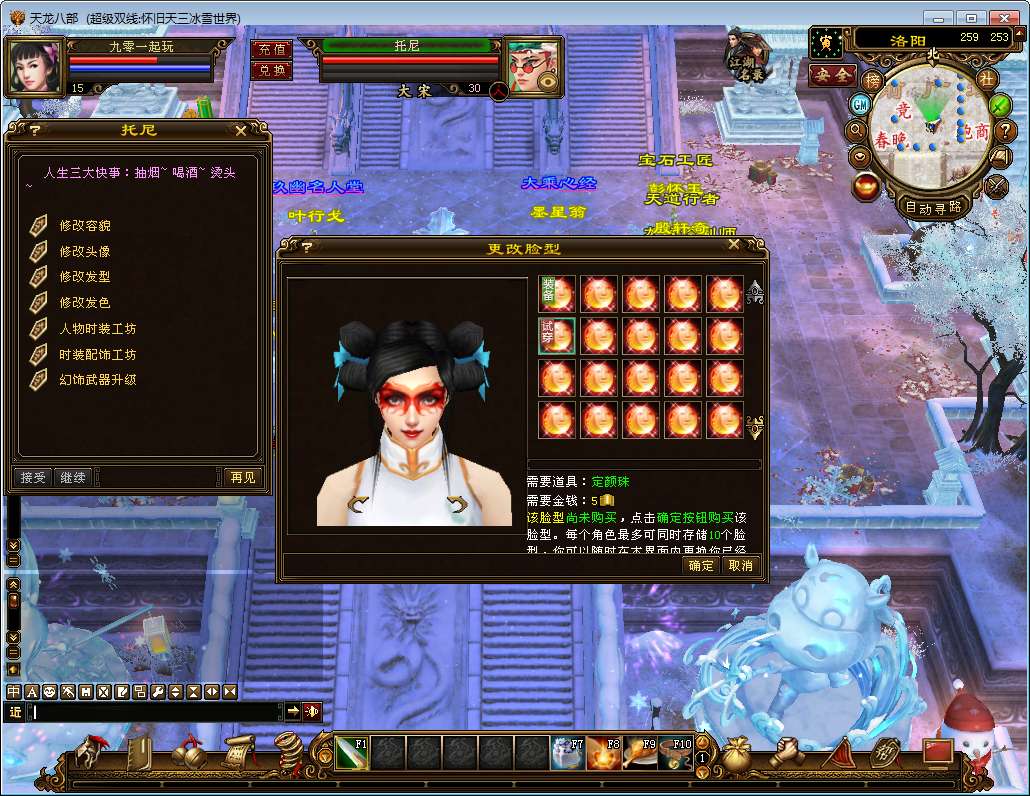Choose 修改头像 option
Image resolution: width=1030 pixels, height=796 pixels.
point(85,251)
